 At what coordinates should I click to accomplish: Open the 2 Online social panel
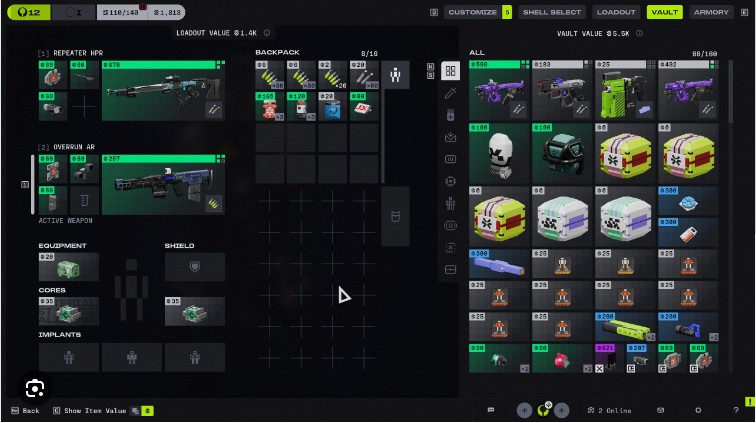(x=609, y=410)
